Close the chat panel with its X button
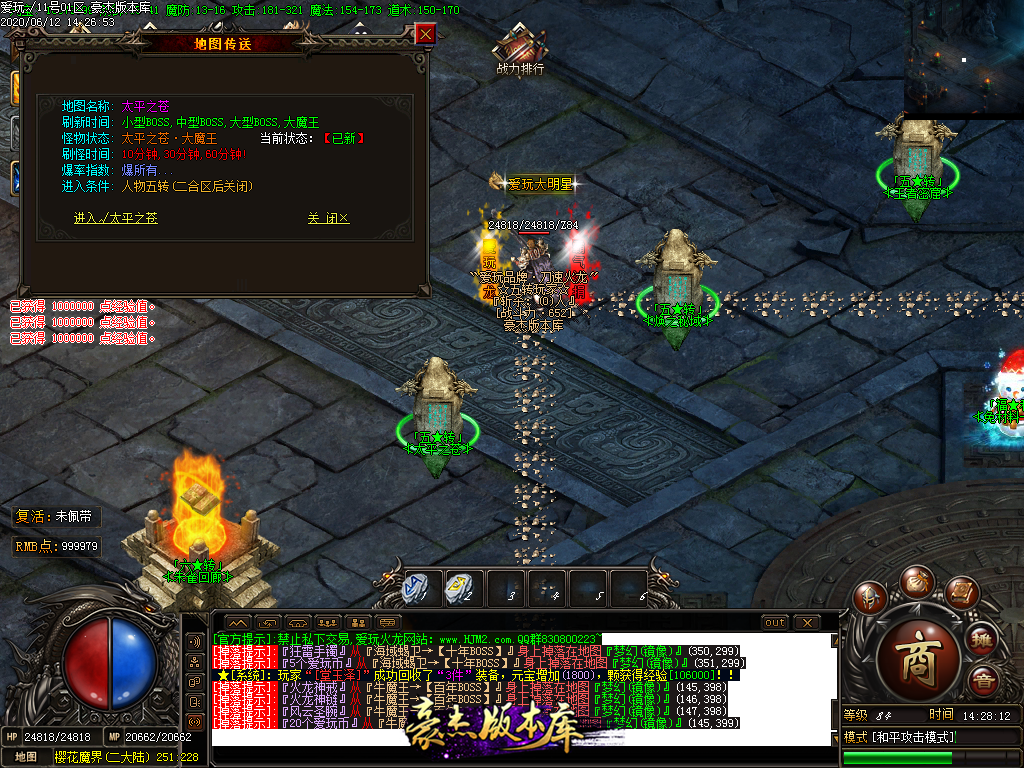The width and height of the screenshot is (1024, 768). [x=807, y=622]
